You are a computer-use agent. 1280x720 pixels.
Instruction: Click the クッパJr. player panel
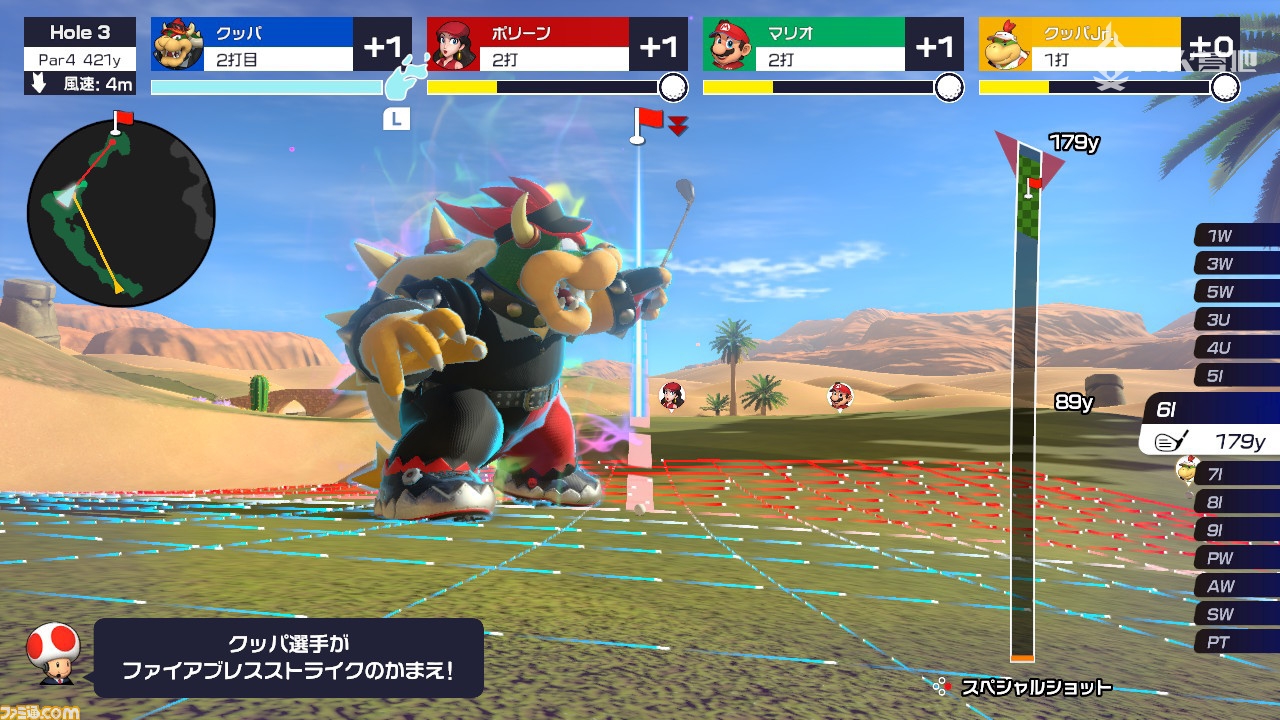point(1109,45)
